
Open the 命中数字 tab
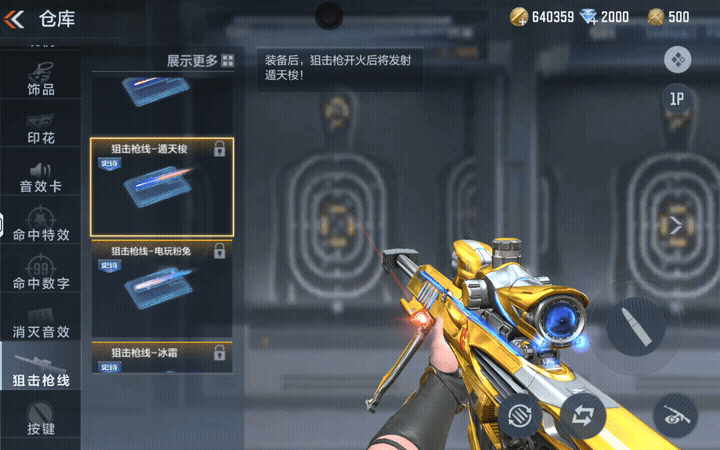pyautogui.click(x=40, y=274)
